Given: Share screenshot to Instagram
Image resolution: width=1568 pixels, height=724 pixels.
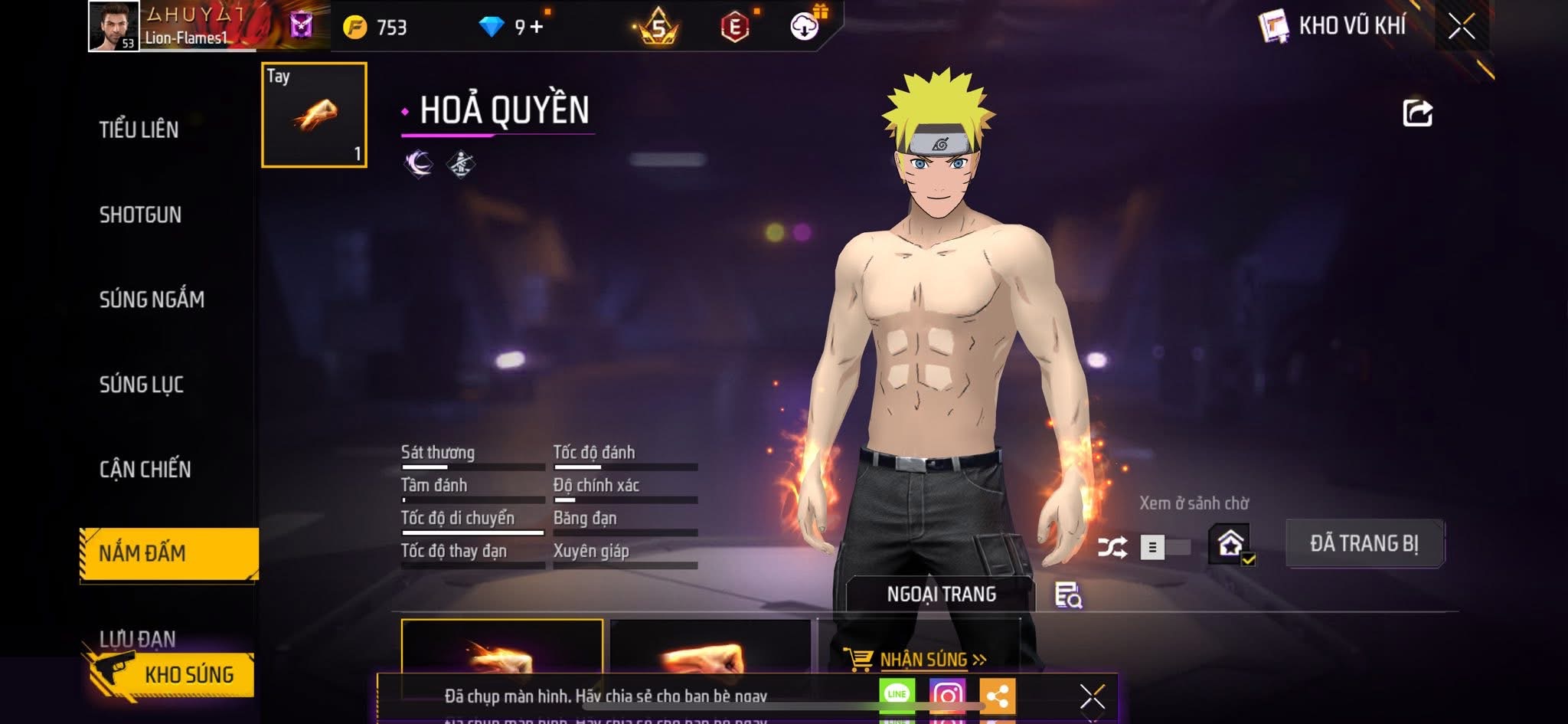Looking at the screenshot, I should pos(947,696).
